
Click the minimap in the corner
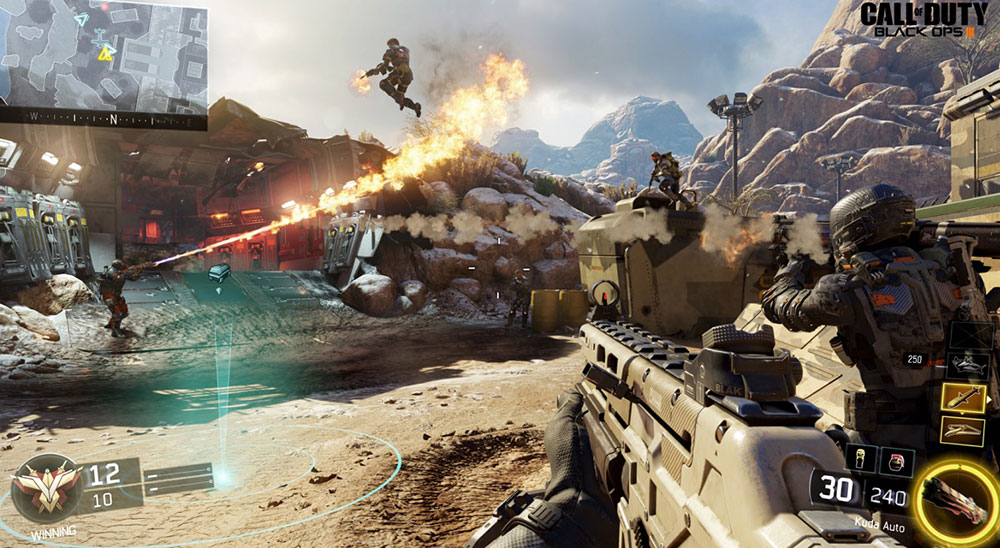[x=103, y=54]
